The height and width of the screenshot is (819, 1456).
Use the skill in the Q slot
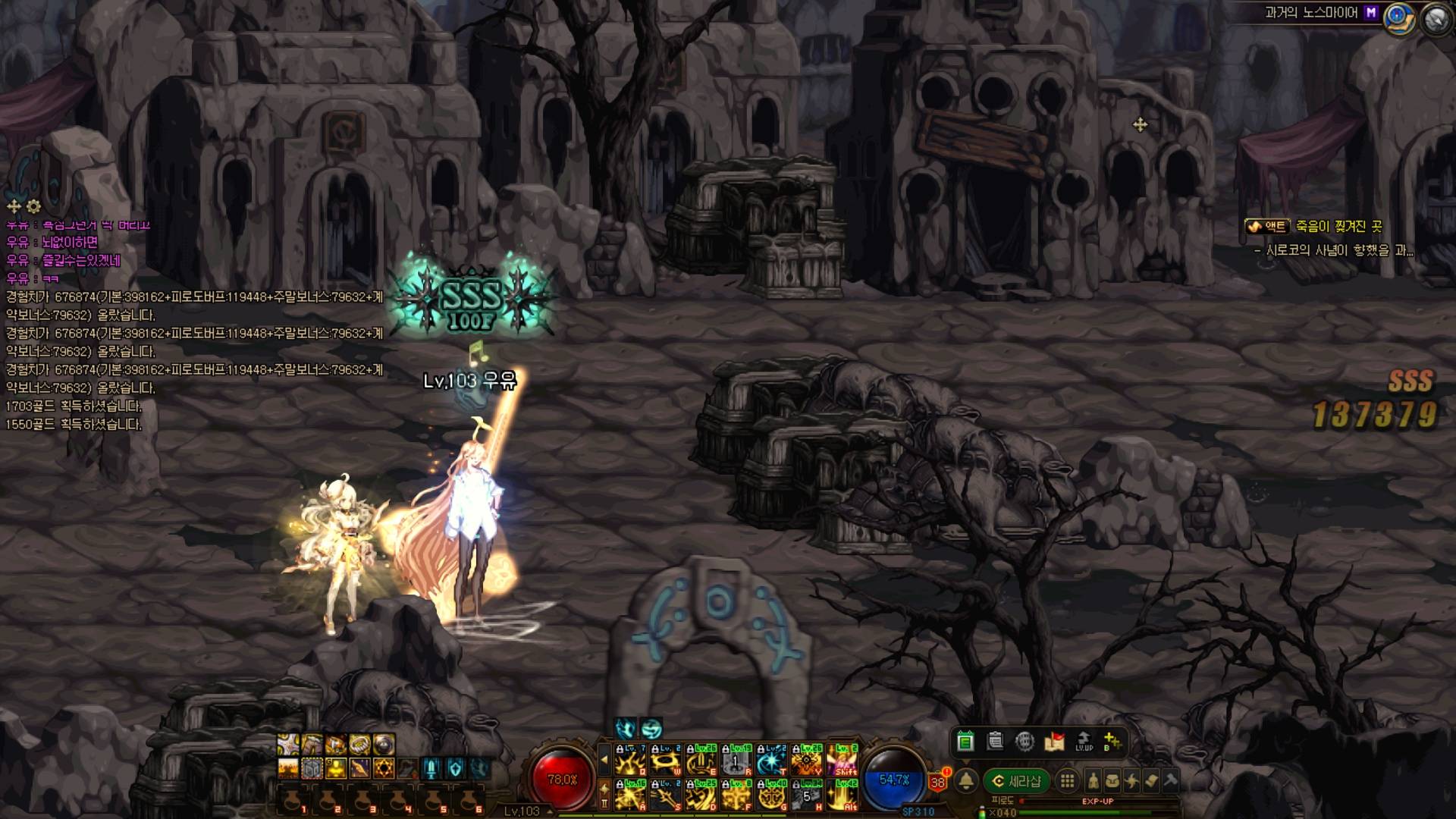point(631,759)
